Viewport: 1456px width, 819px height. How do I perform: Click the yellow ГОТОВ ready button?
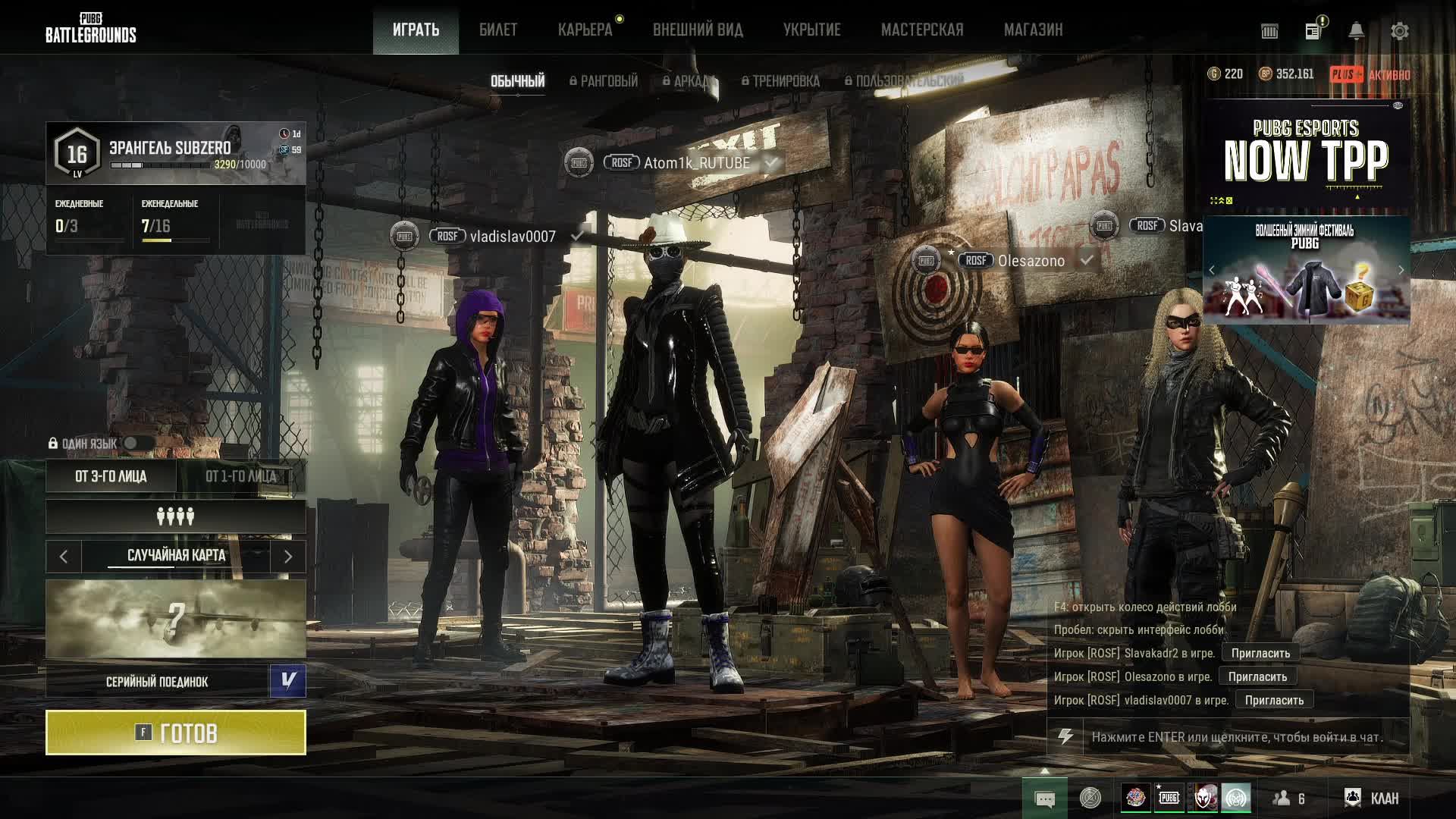[x=176, y=733]
